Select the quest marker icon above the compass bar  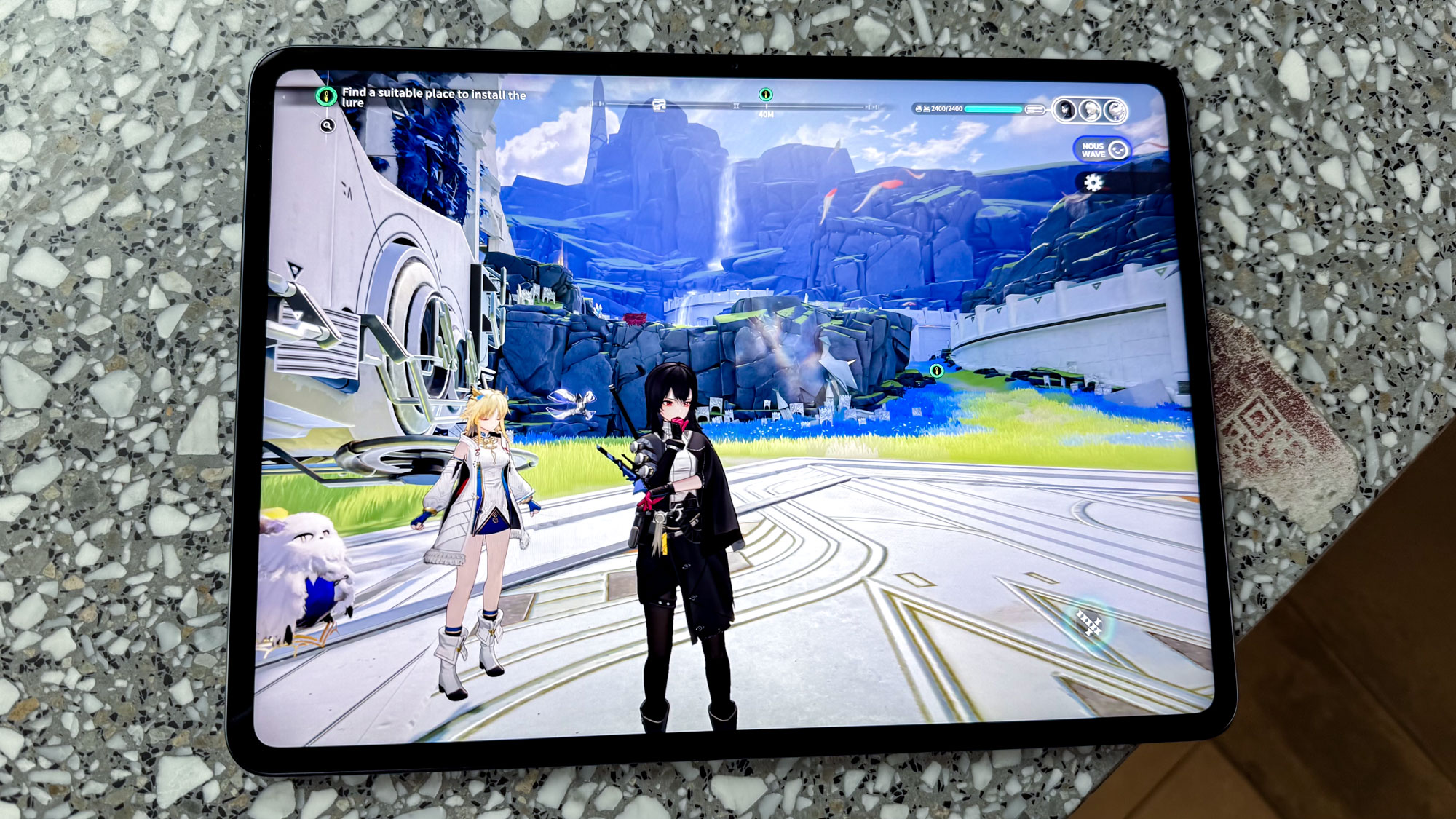point(766,95)
